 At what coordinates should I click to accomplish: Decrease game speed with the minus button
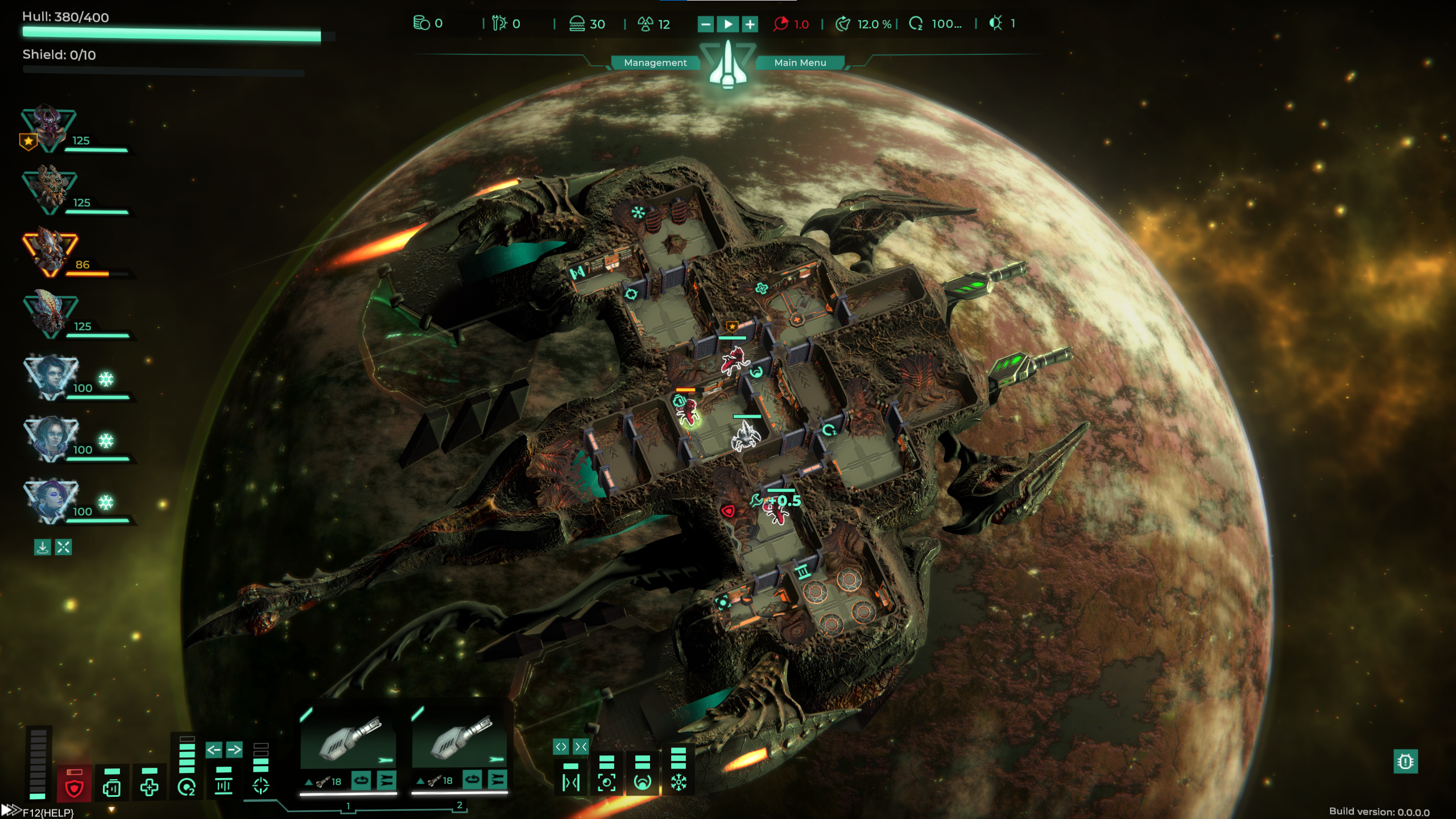coord(705,24)
